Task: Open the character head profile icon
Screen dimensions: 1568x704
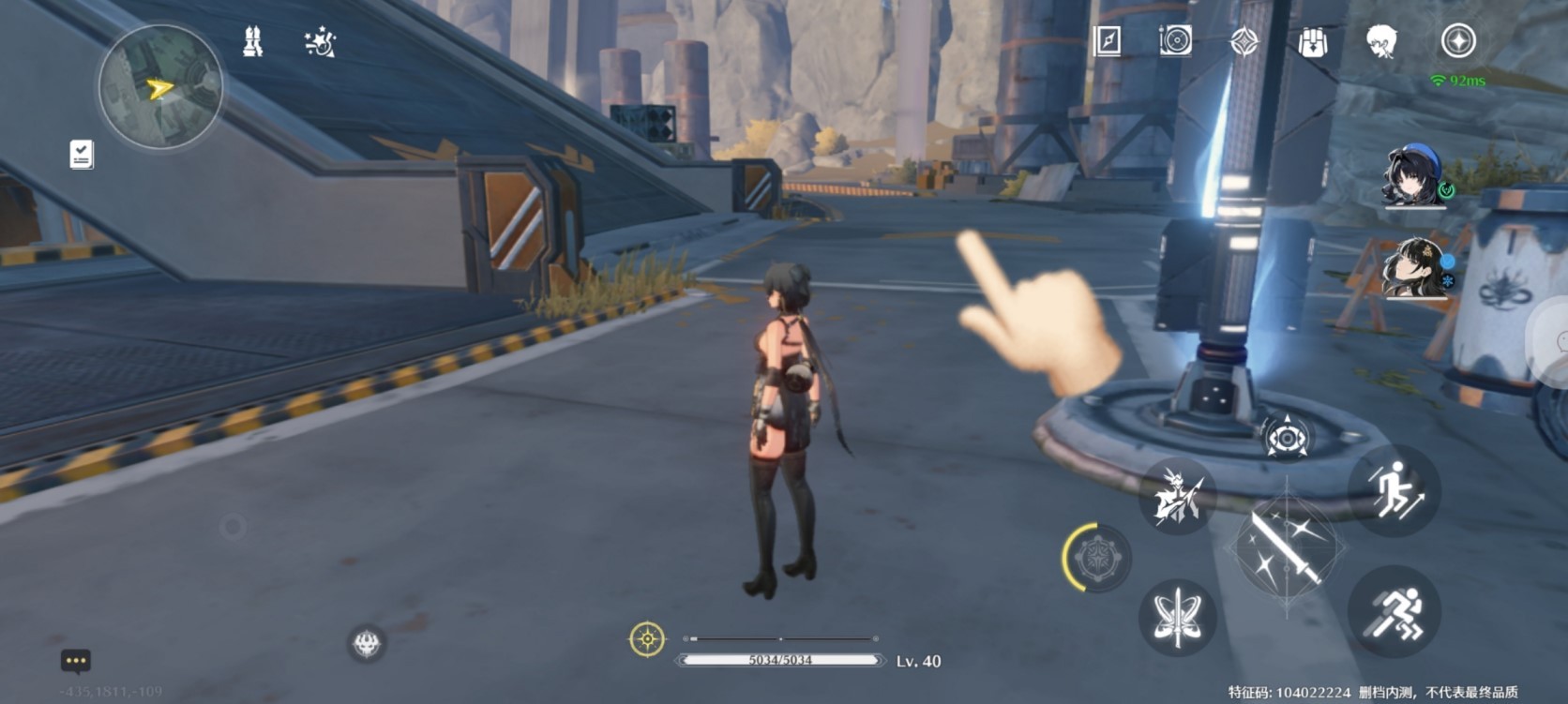Action: (x=1381, y=41)
